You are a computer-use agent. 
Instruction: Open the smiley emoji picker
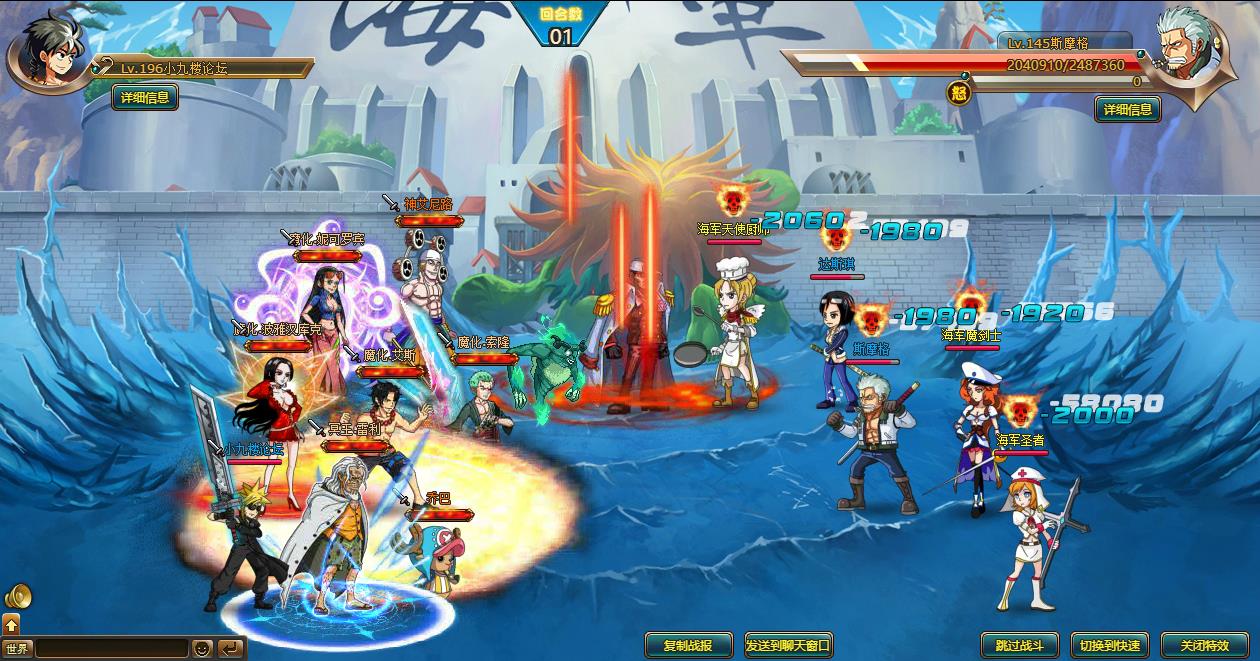click(203, 648)
